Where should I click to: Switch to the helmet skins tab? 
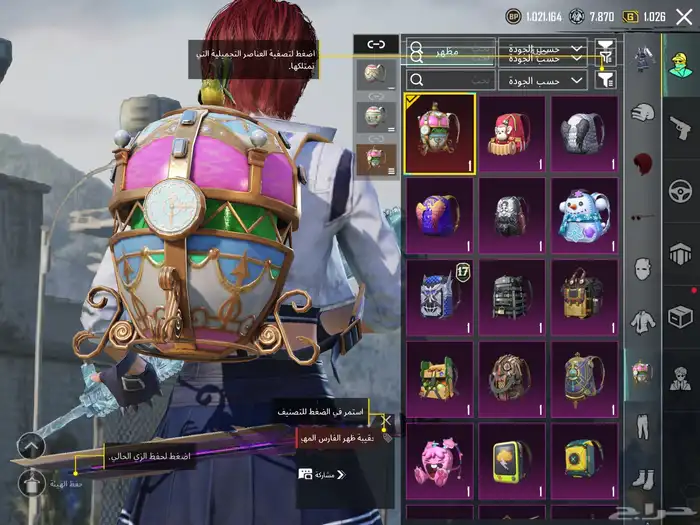[642, 114]
